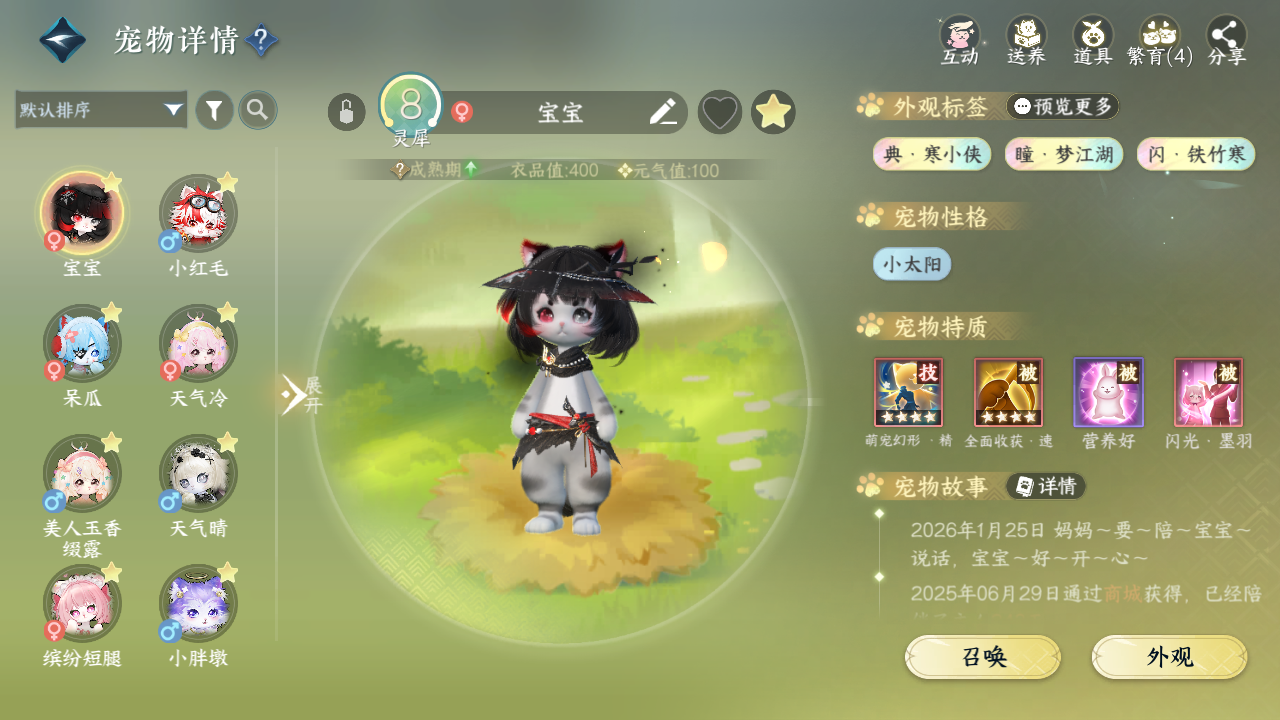Toggle the heart favorite button
The width and height of the screenshot is (1280, 720).
click(x=719, y=112)
